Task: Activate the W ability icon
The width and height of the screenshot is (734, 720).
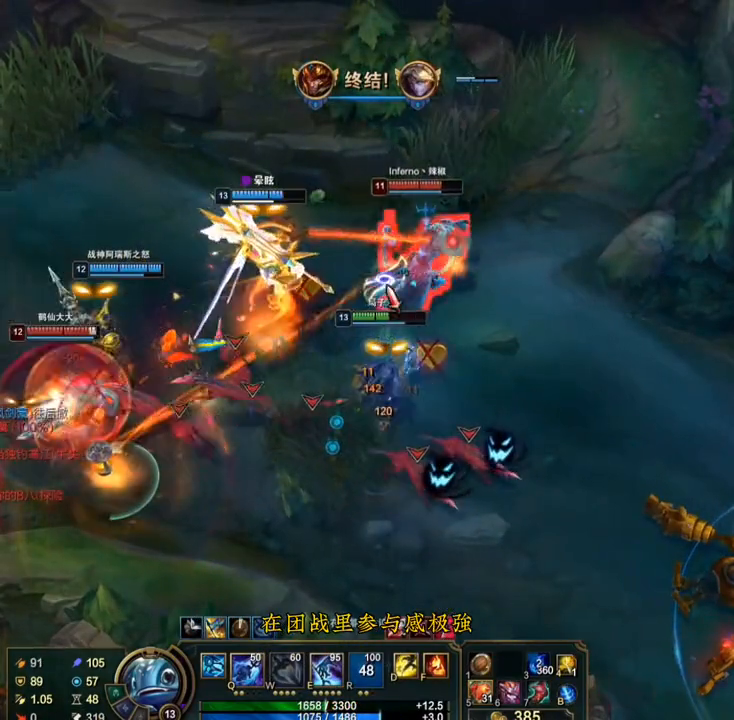Action: click(x=287, y=669)
